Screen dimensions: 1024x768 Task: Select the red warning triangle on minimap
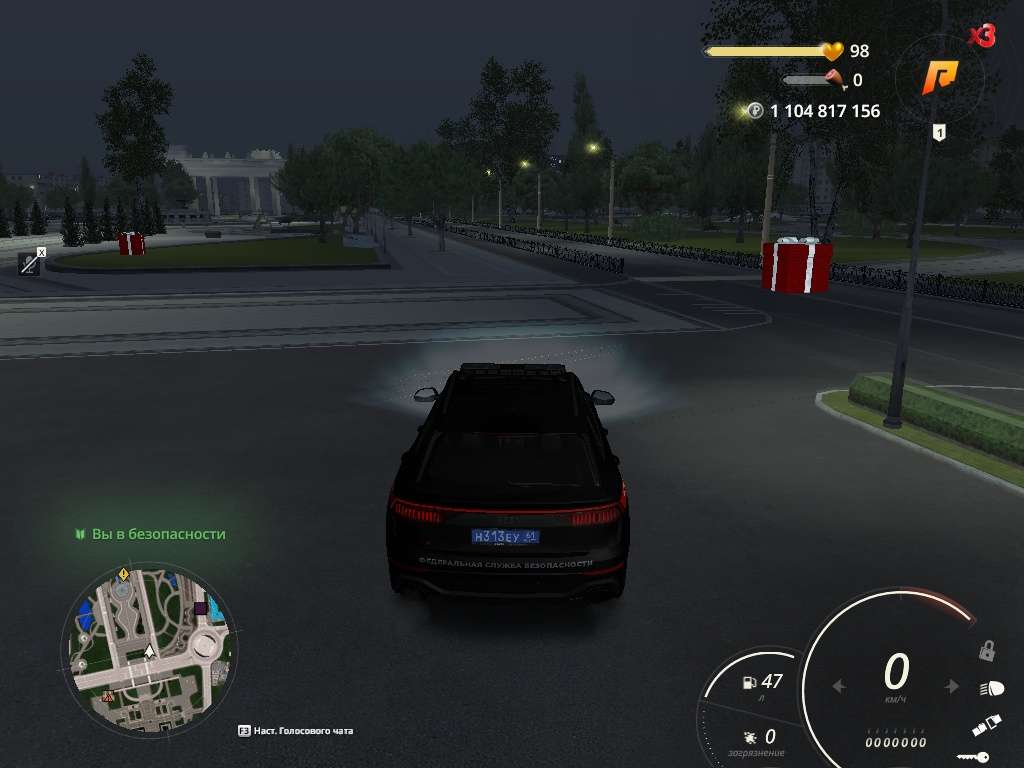[108, 696]
